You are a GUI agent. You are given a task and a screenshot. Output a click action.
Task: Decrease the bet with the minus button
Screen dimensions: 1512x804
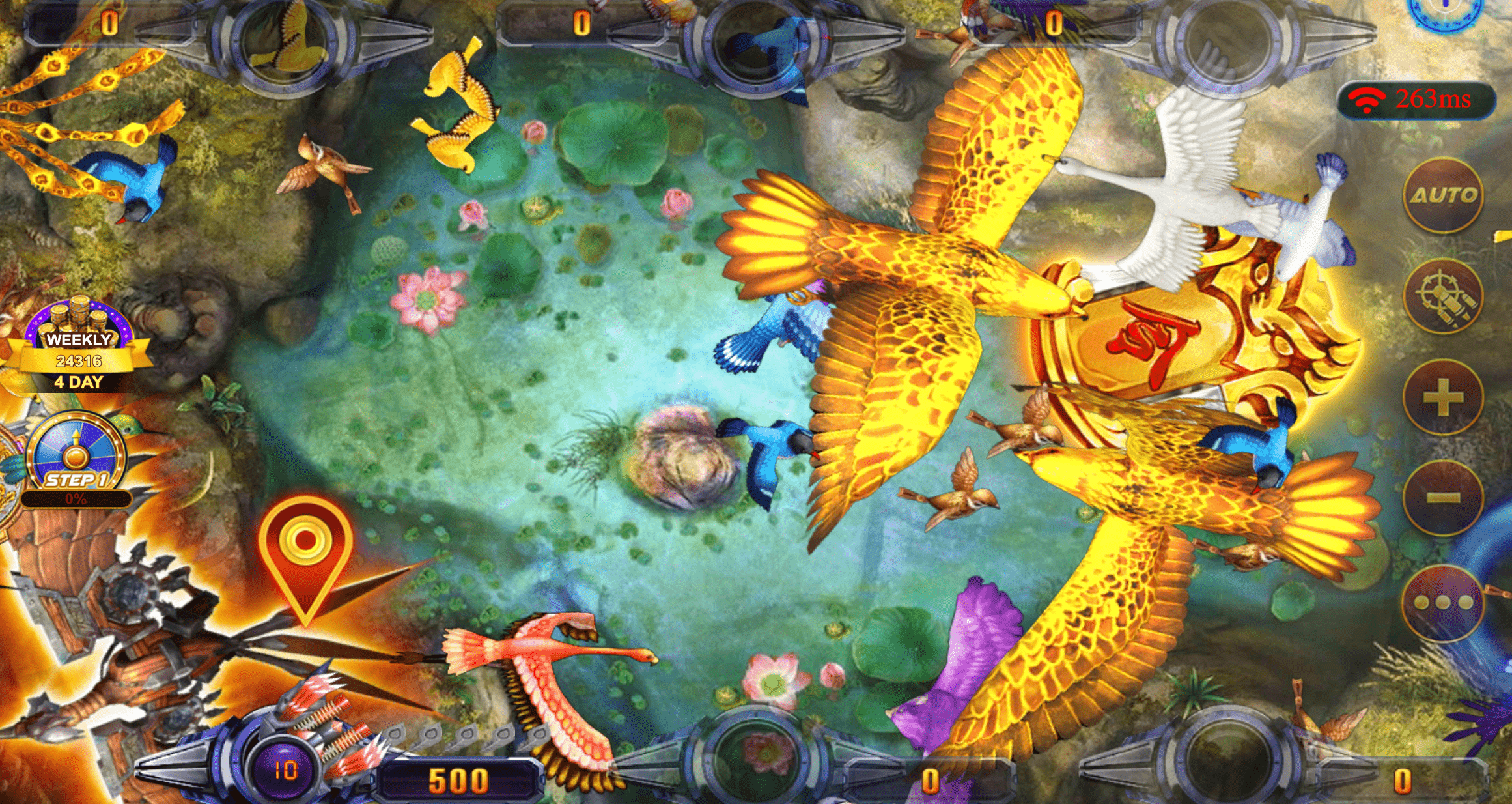[x=1442, y=498]
